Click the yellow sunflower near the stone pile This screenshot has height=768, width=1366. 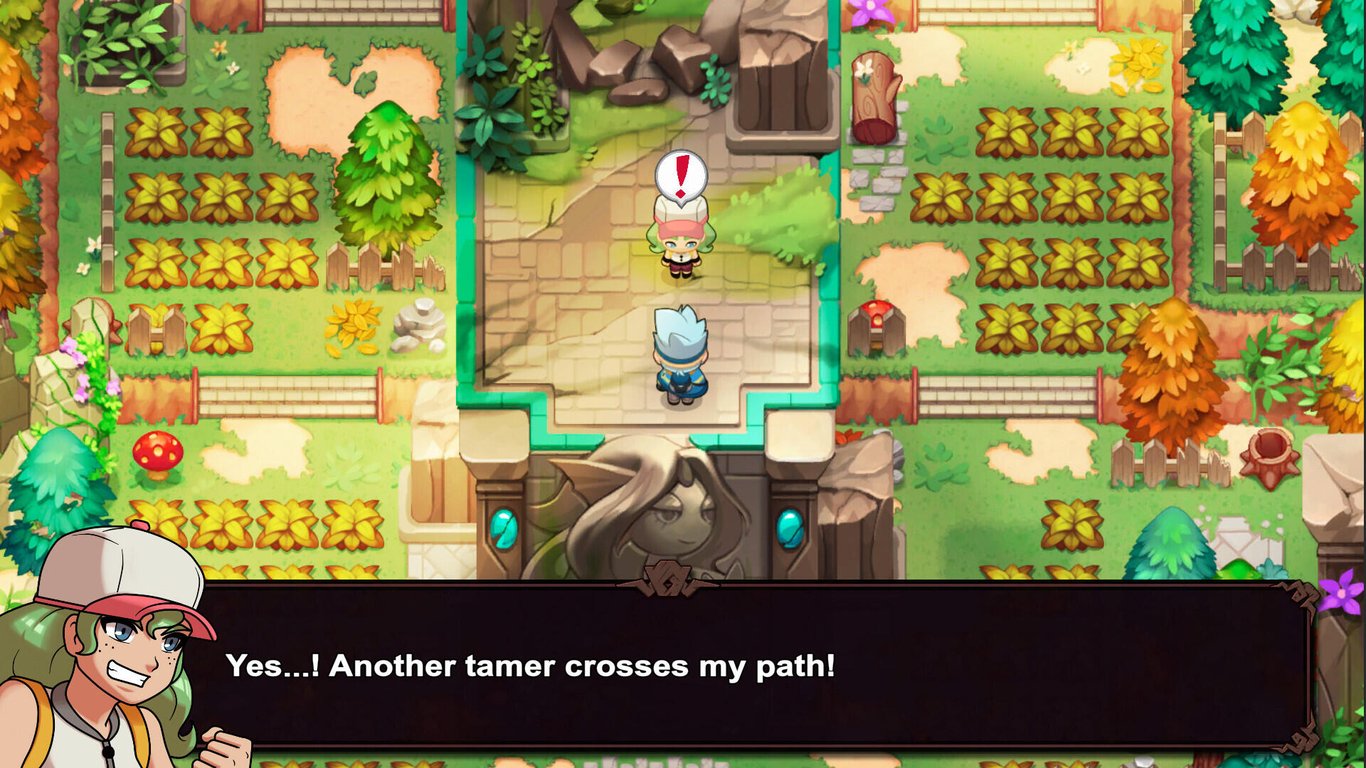[x=353, y=326]
